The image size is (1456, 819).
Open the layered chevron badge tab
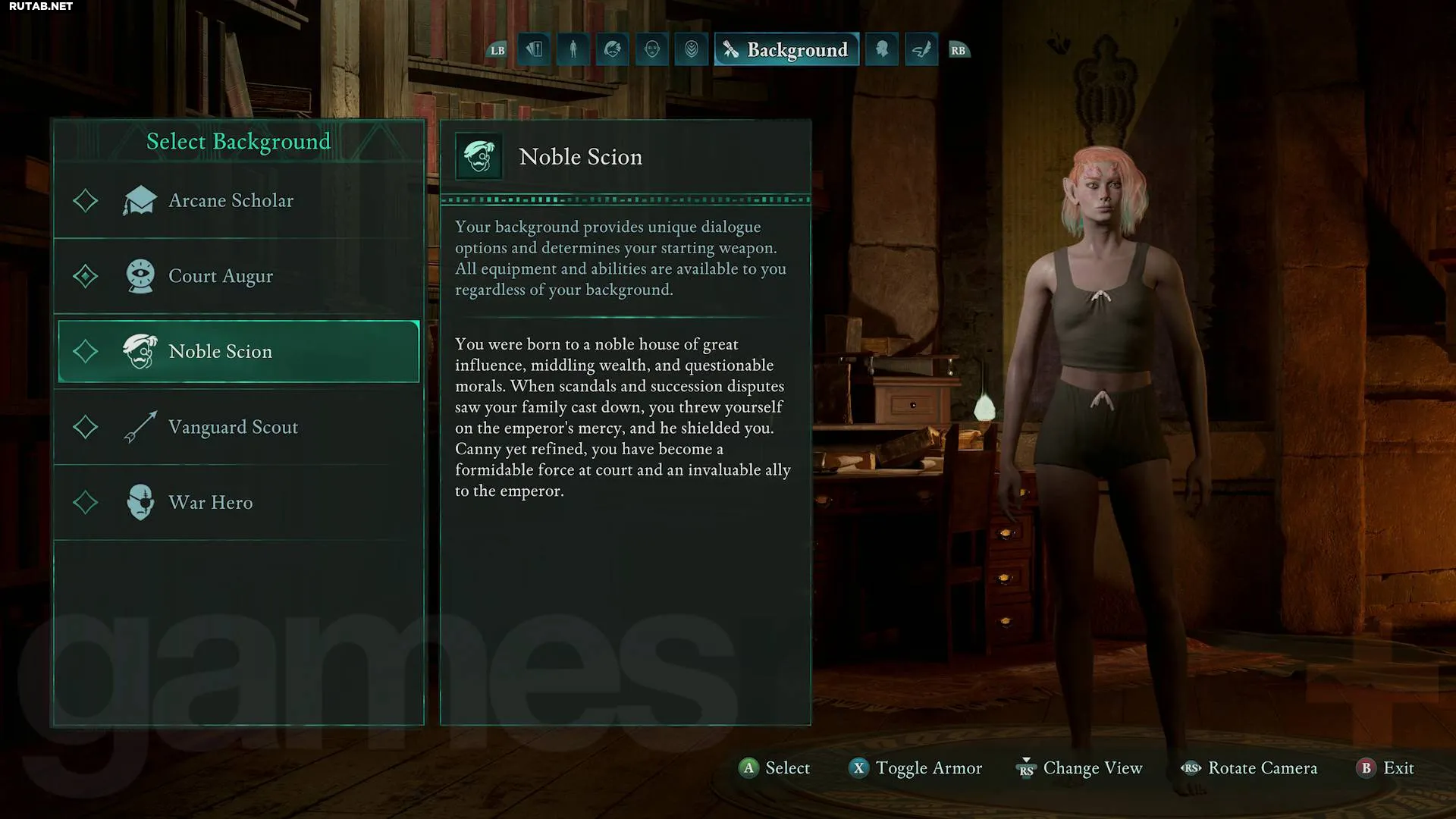pos(692,50)
